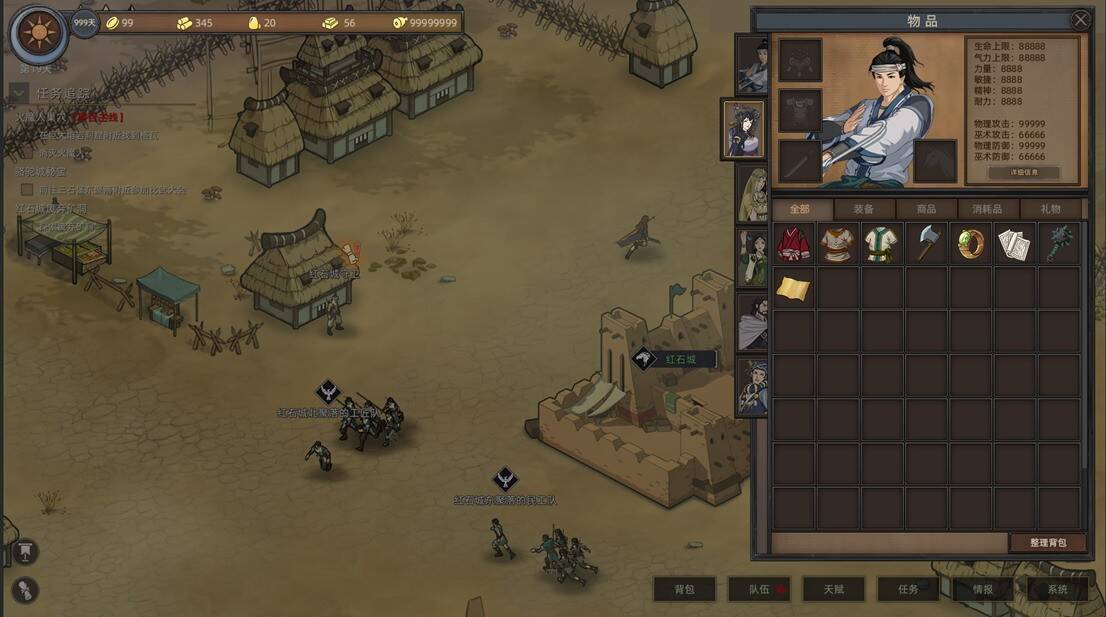The width and height of the screenshot is (1106, 617).
Task: Select the green gem ring item
Action: [x=971, y=244]
